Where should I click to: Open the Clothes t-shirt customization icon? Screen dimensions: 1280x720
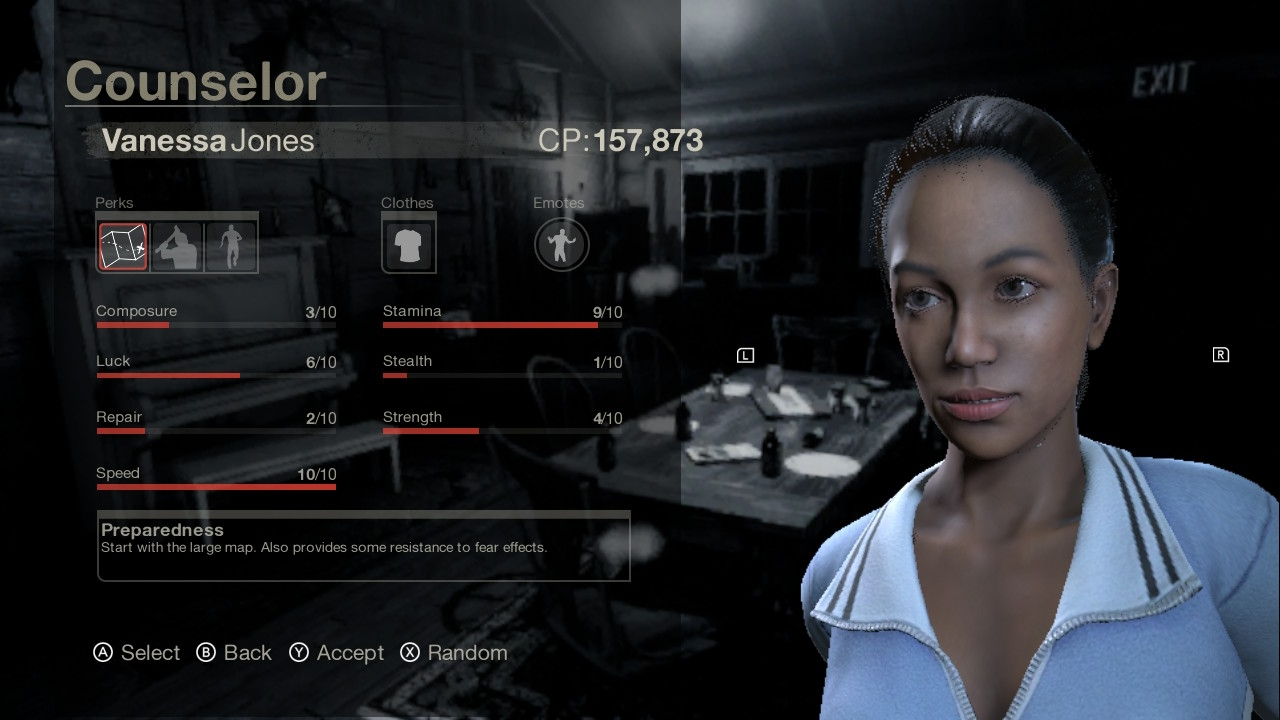[408, 243]
